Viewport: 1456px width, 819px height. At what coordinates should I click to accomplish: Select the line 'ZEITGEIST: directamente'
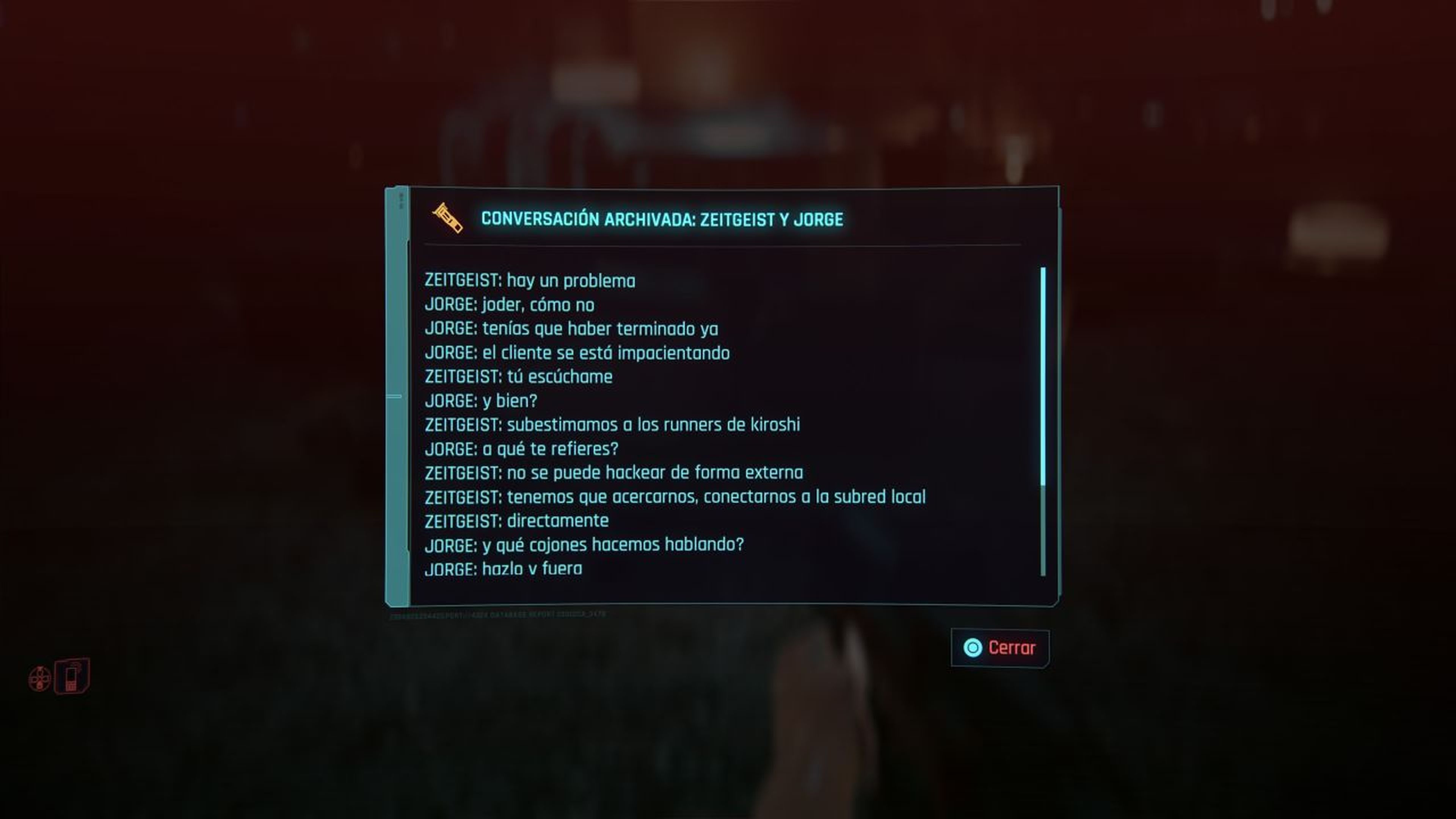[516, 521]
